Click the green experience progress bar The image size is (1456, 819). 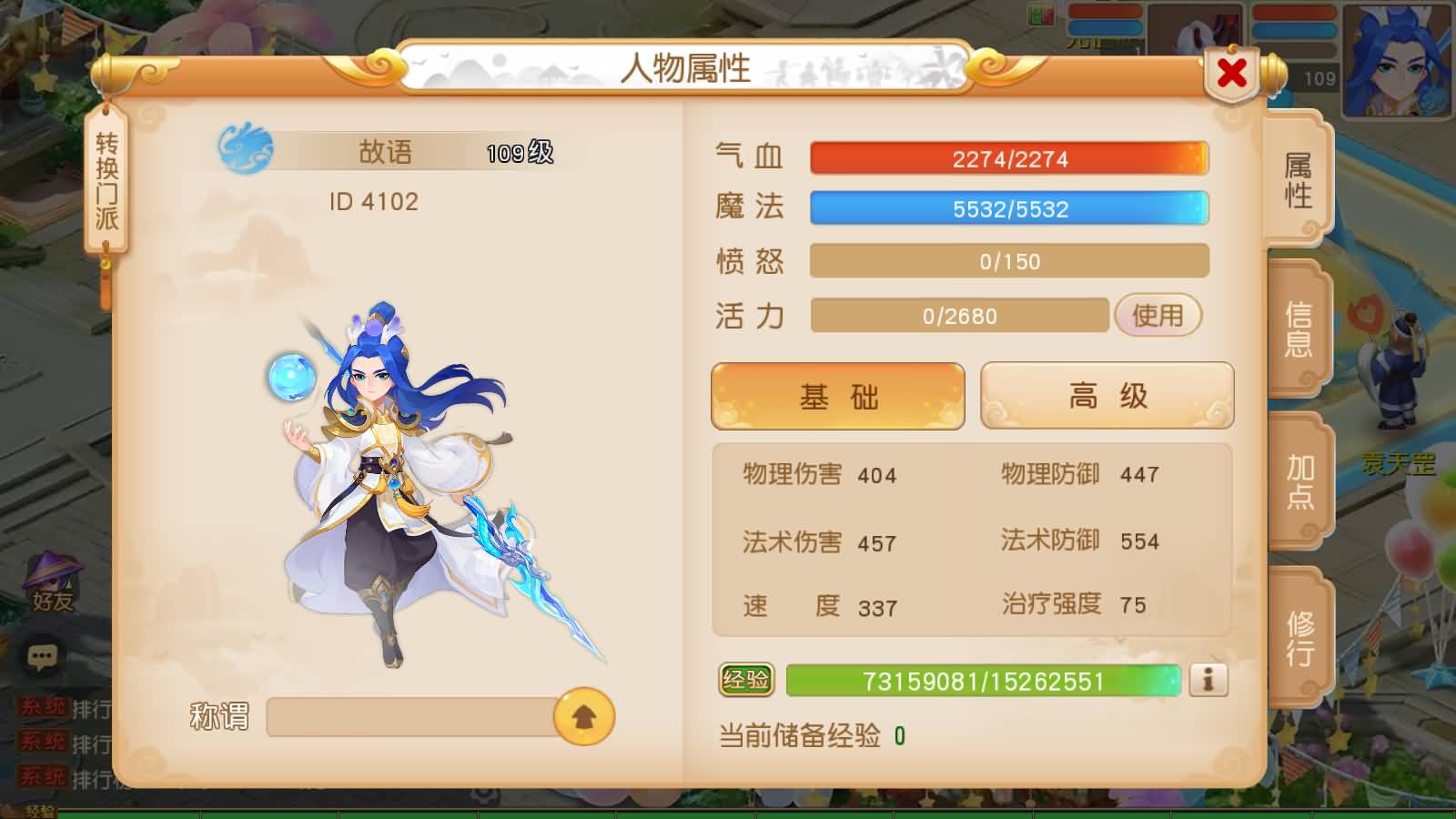pos(983,677)
